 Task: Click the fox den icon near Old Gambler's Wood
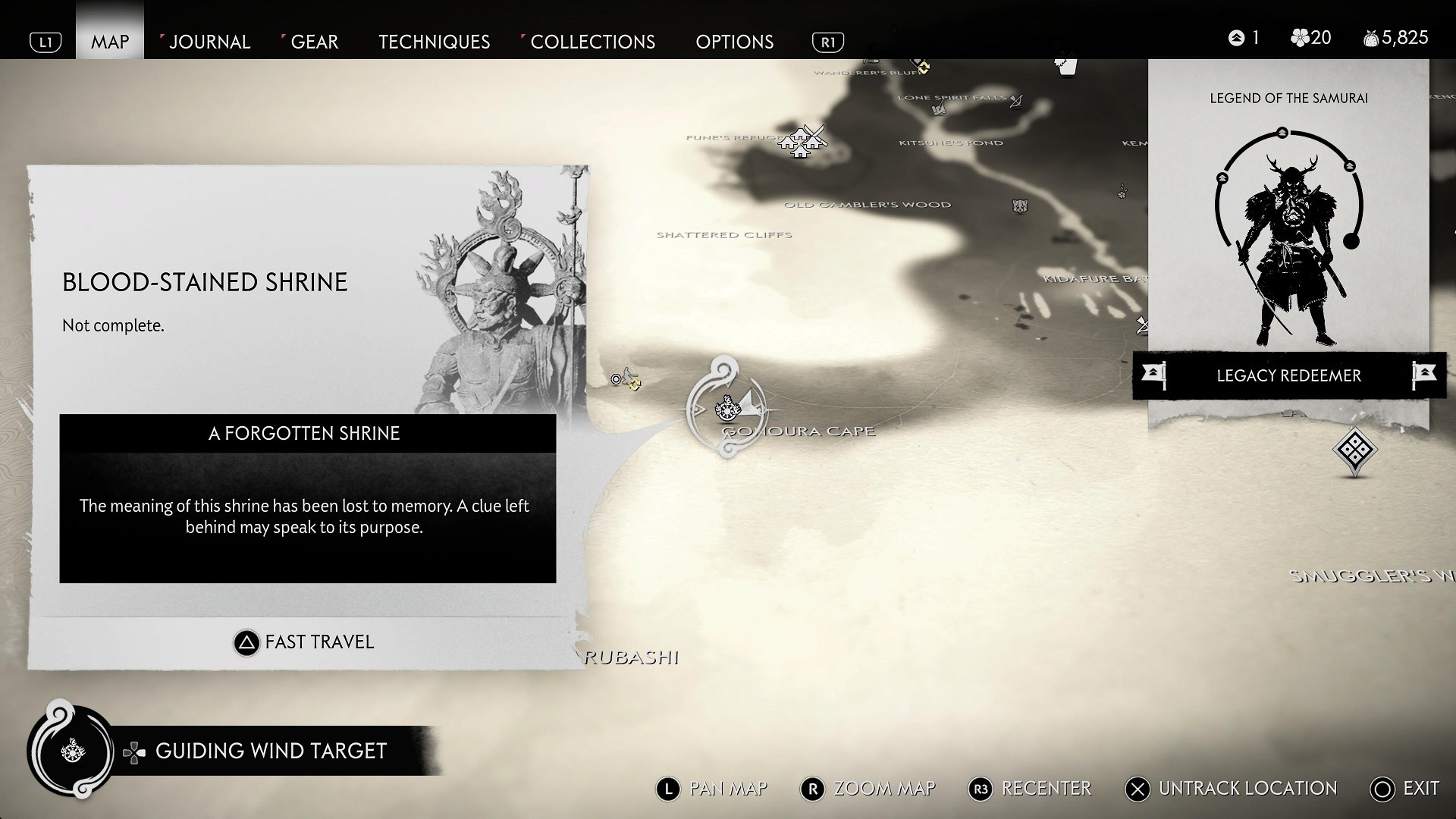point(1021,205)
